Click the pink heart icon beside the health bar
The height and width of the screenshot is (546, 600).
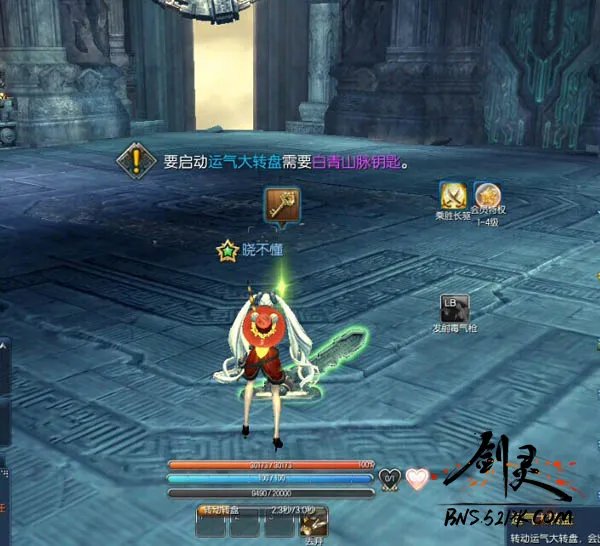416,478
